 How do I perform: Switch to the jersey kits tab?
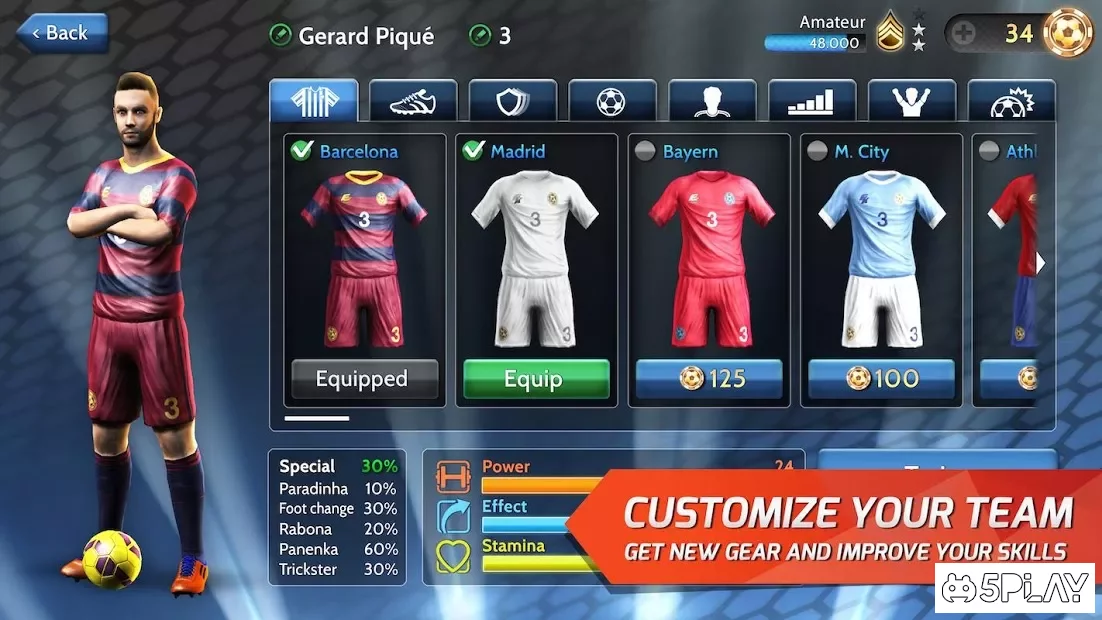pos(313,101)
